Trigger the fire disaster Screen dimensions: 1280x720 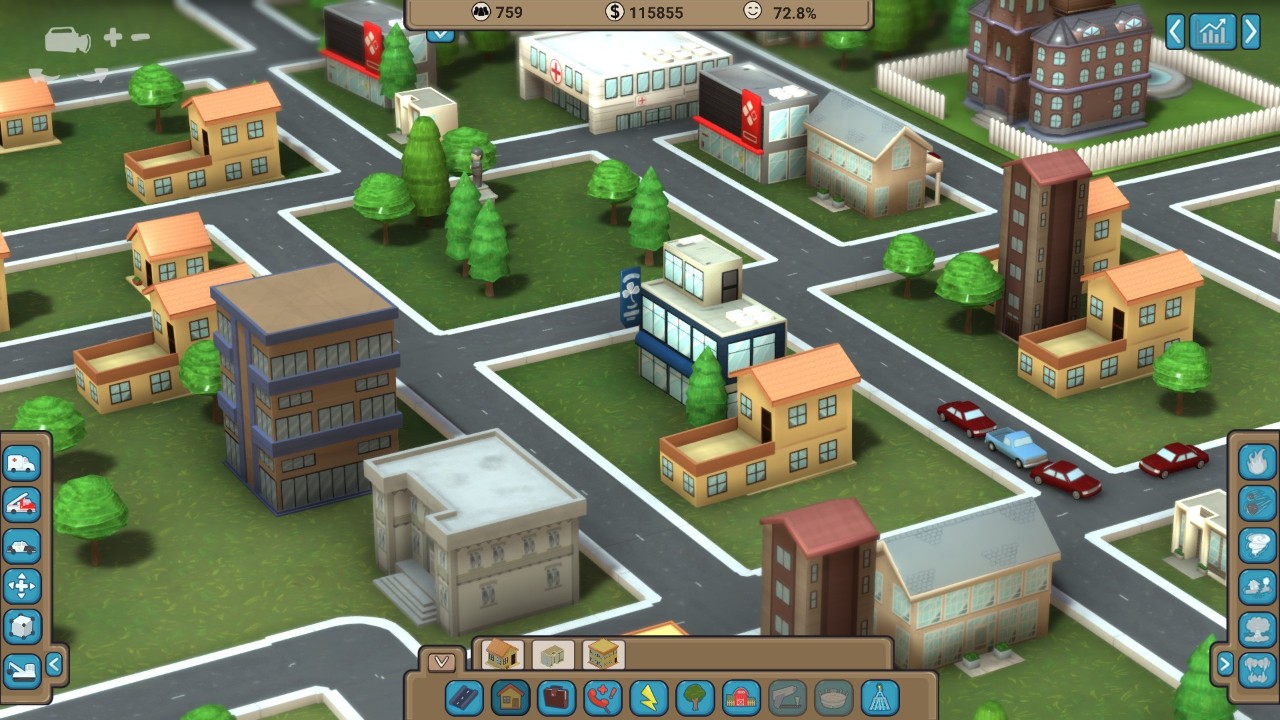(1257, 462)
